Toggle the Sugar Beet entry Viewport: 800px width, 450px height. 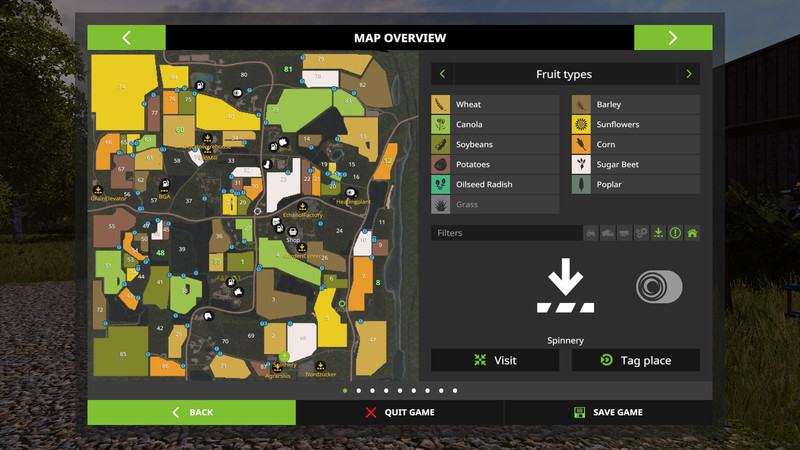(x=635, y=164)
